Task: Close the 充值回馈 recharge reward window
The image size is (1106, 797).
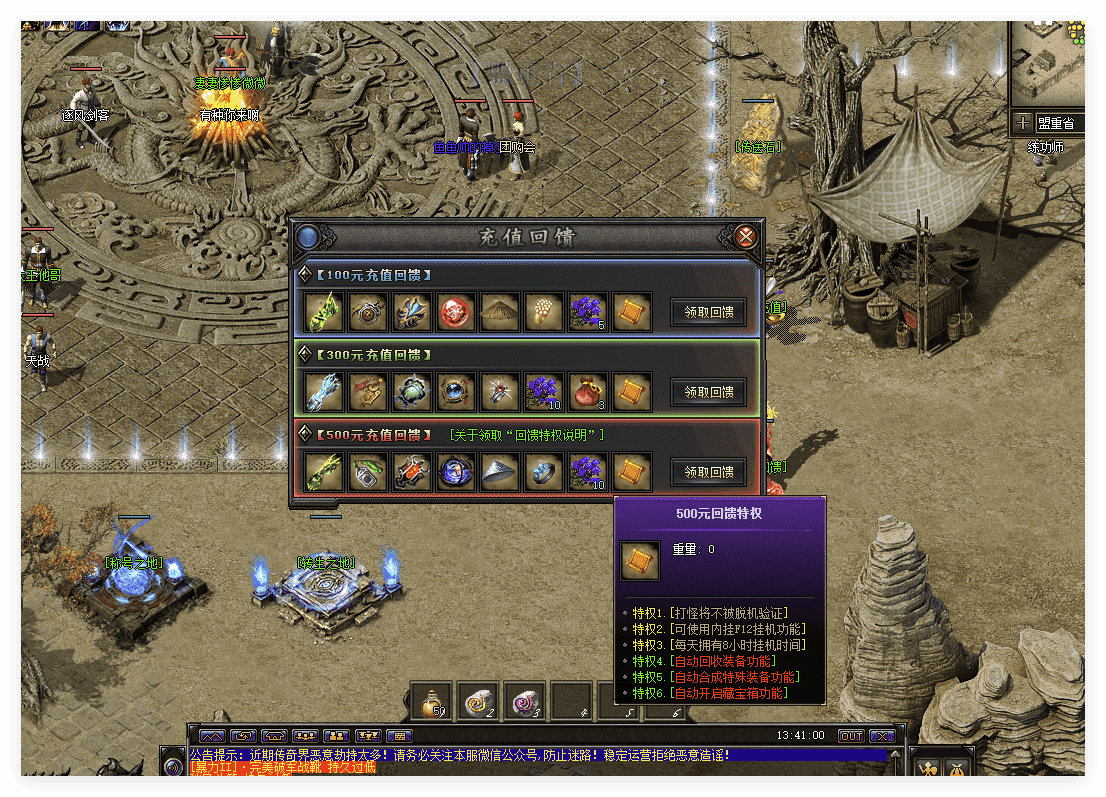Action: 745,237
